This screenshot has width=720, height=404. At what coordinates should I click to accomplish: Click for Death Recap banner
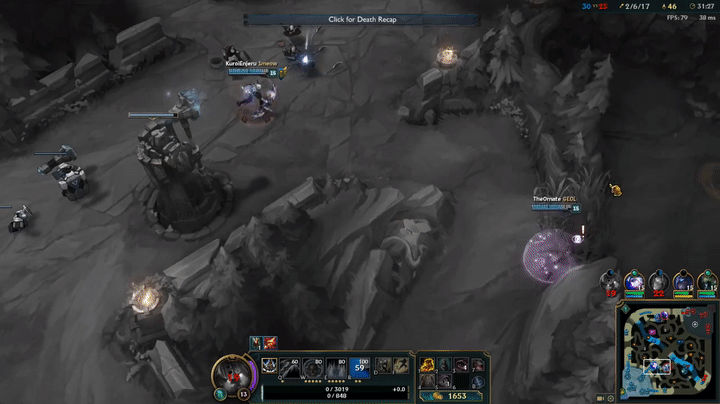pos(361,19)
